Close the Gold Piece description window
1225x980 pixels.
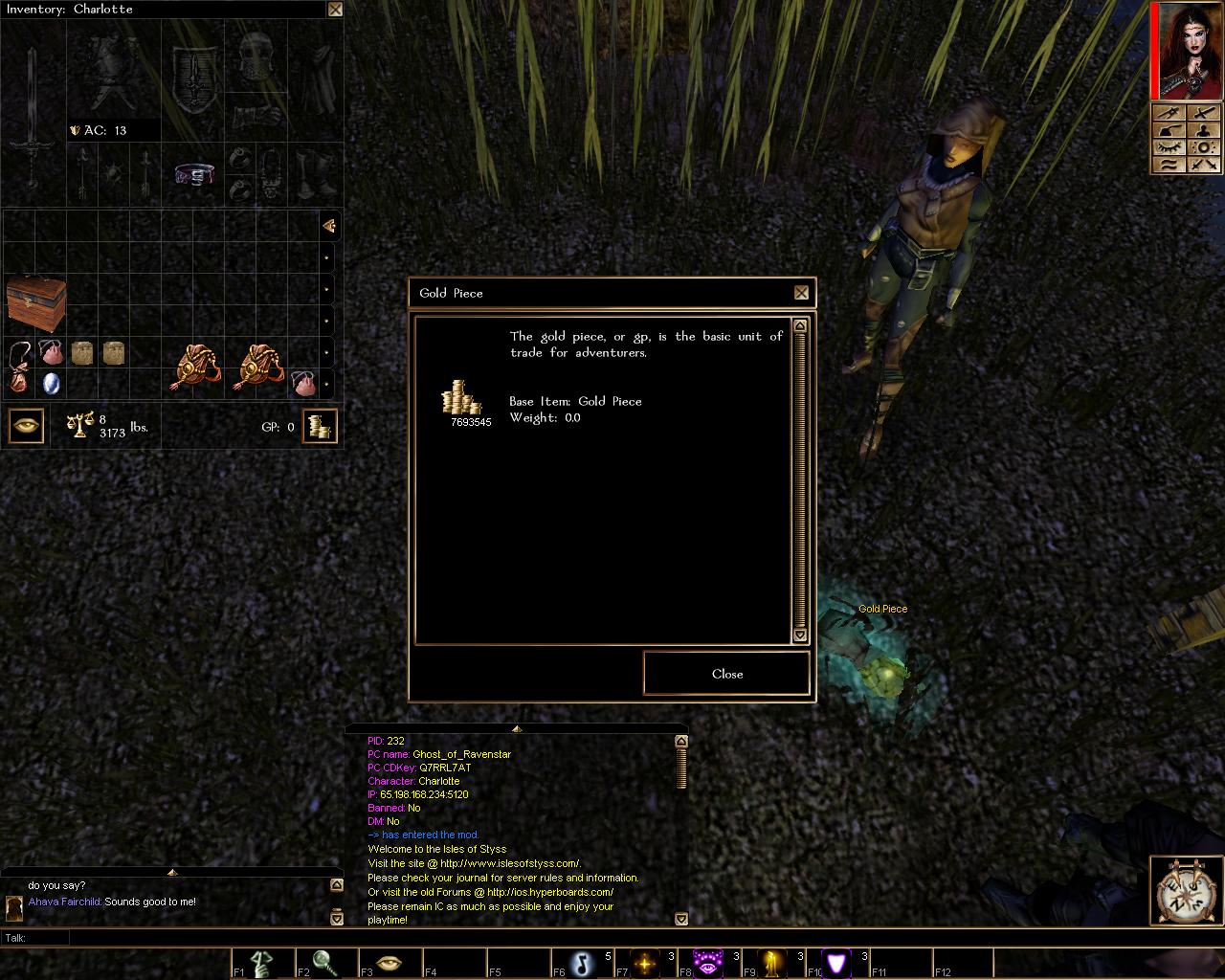801,293
